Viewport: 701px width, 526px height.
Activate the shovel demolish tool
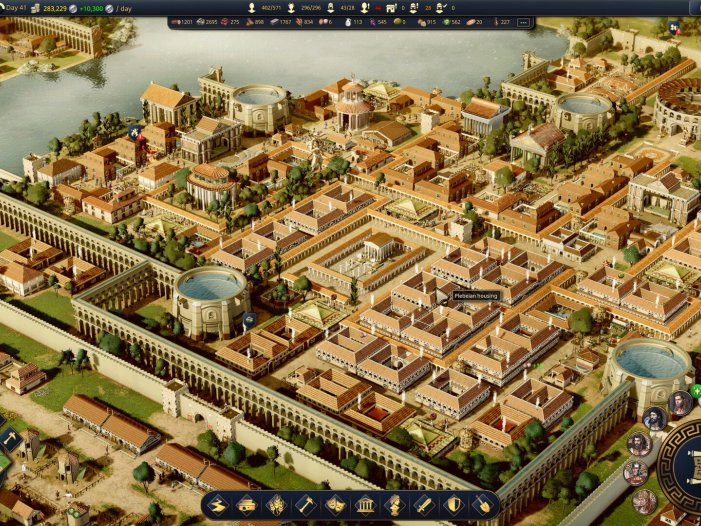point(483,505)
